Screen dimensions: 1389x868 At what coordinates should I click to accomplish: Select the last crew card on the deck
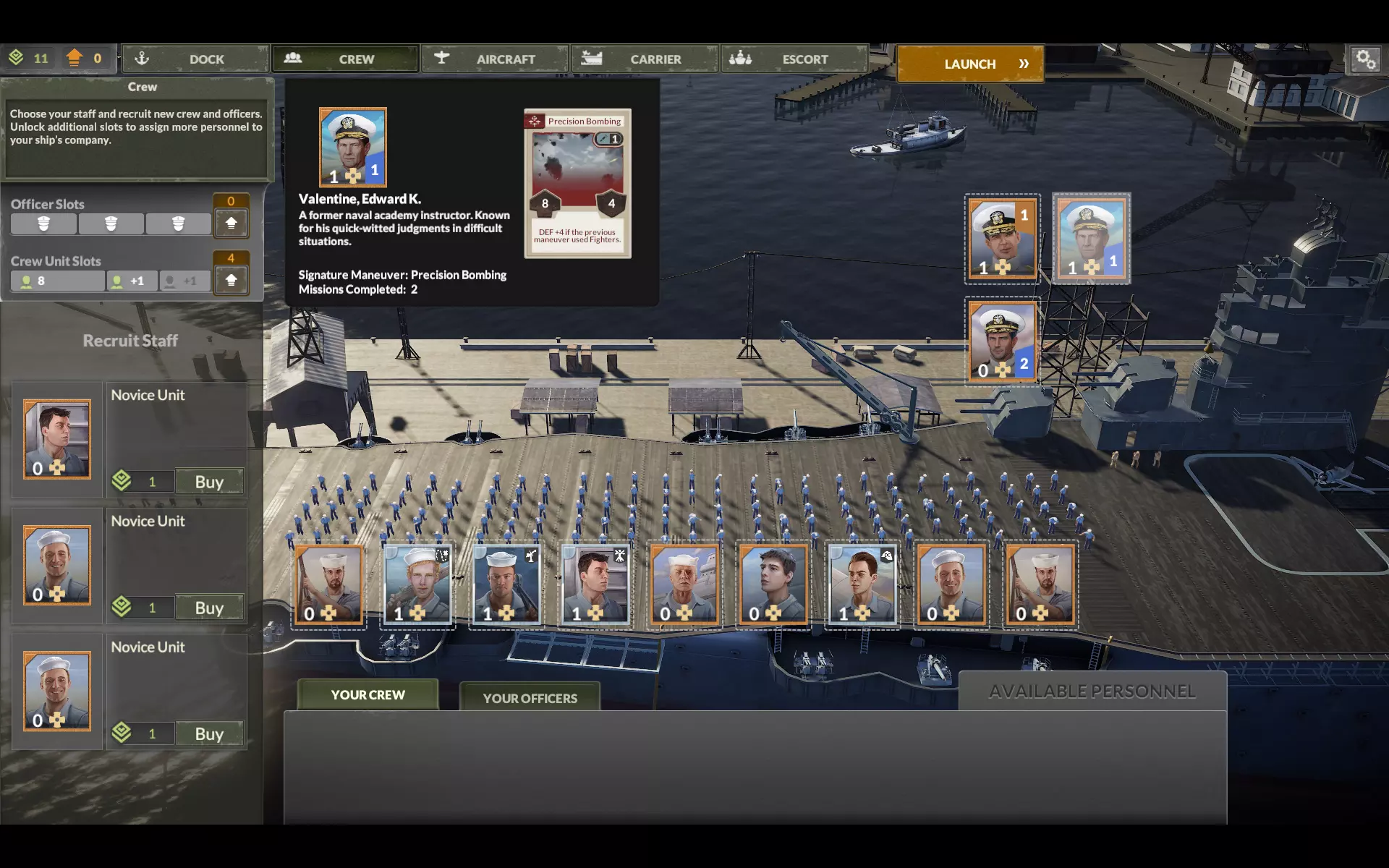1041,584
